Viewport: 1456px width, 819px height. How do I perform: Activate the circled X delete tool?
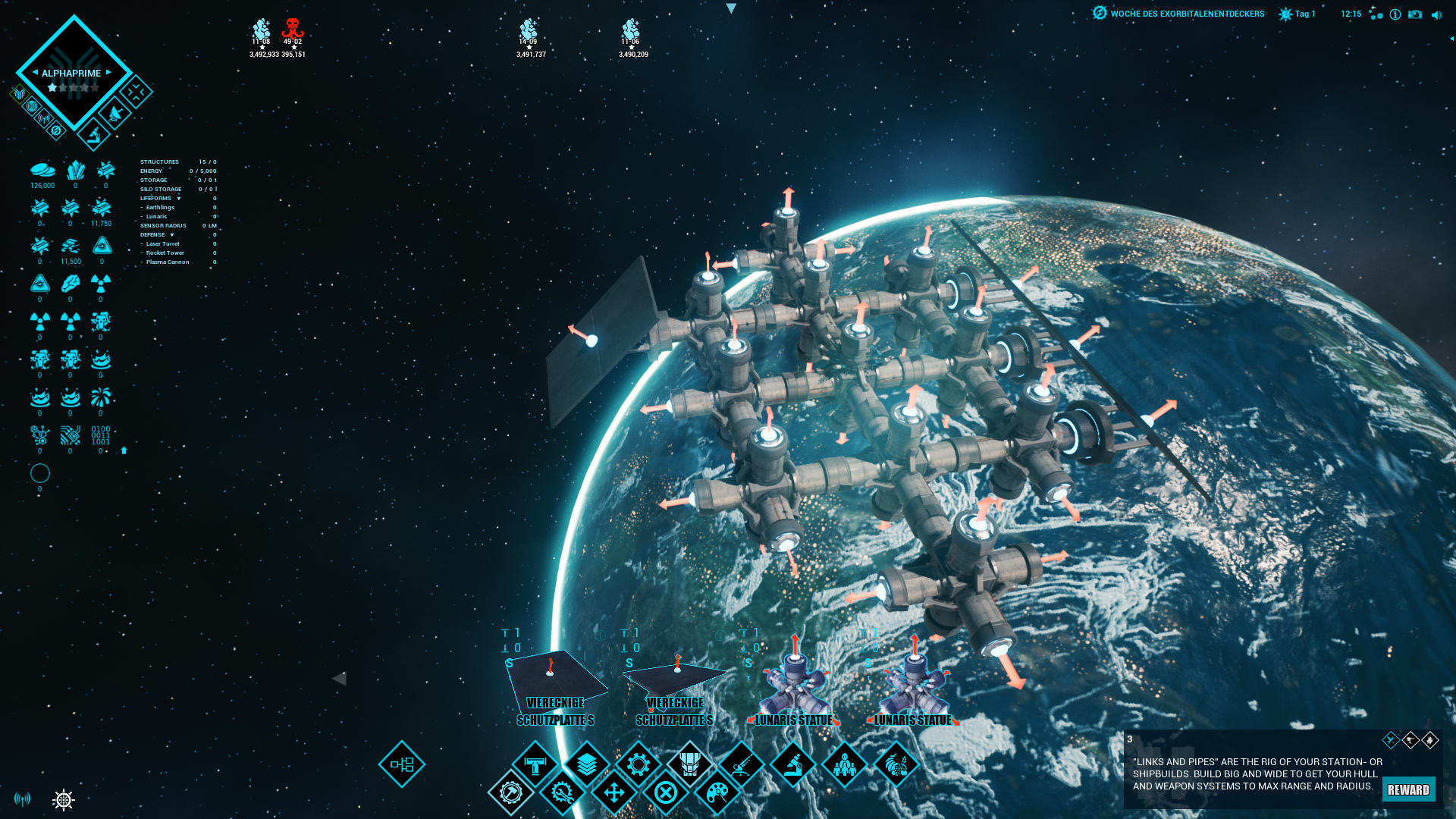click(x=665, y=793)
